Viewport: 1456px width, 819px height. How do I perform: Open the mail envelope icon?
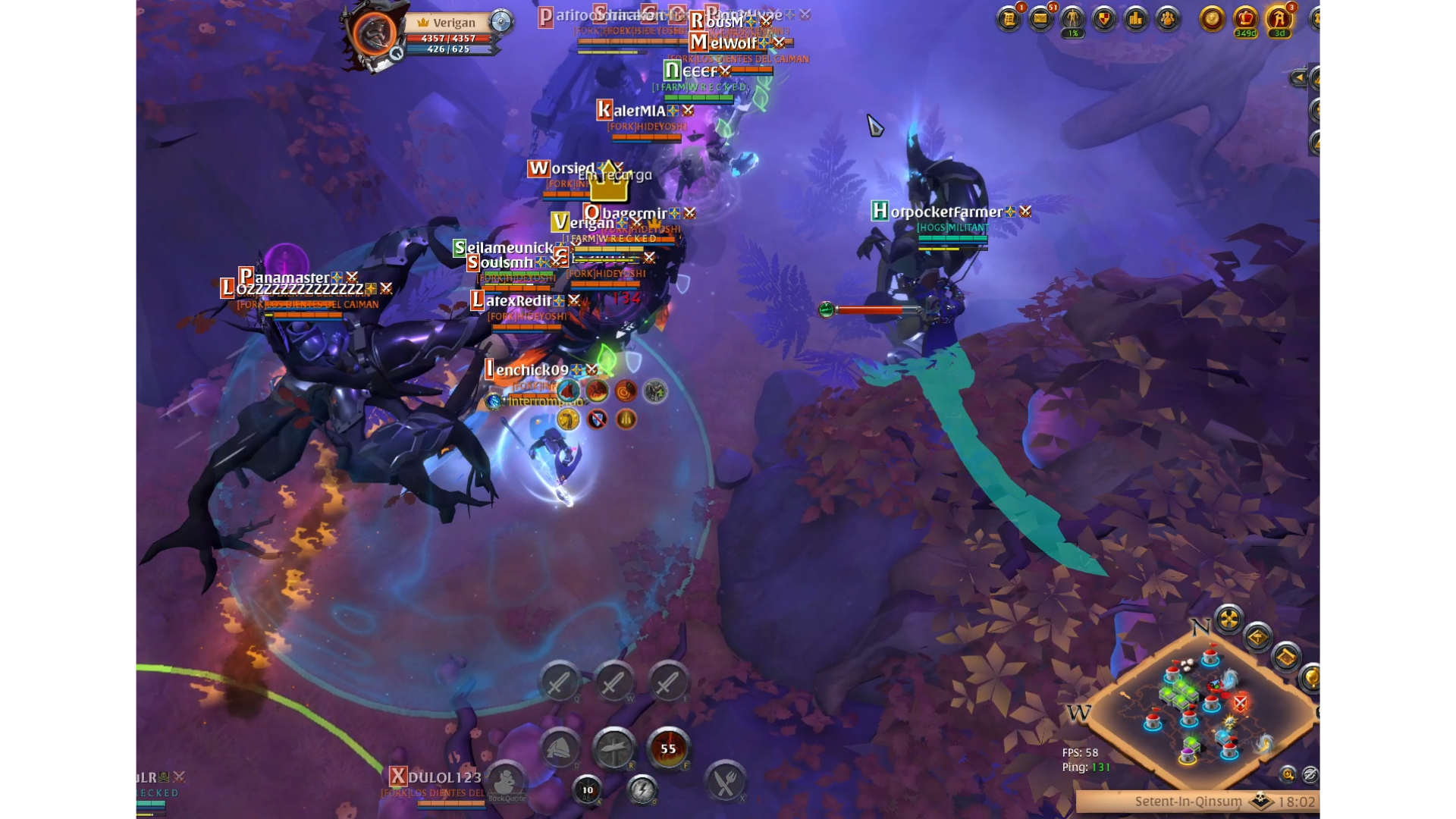pos(1041,19)
